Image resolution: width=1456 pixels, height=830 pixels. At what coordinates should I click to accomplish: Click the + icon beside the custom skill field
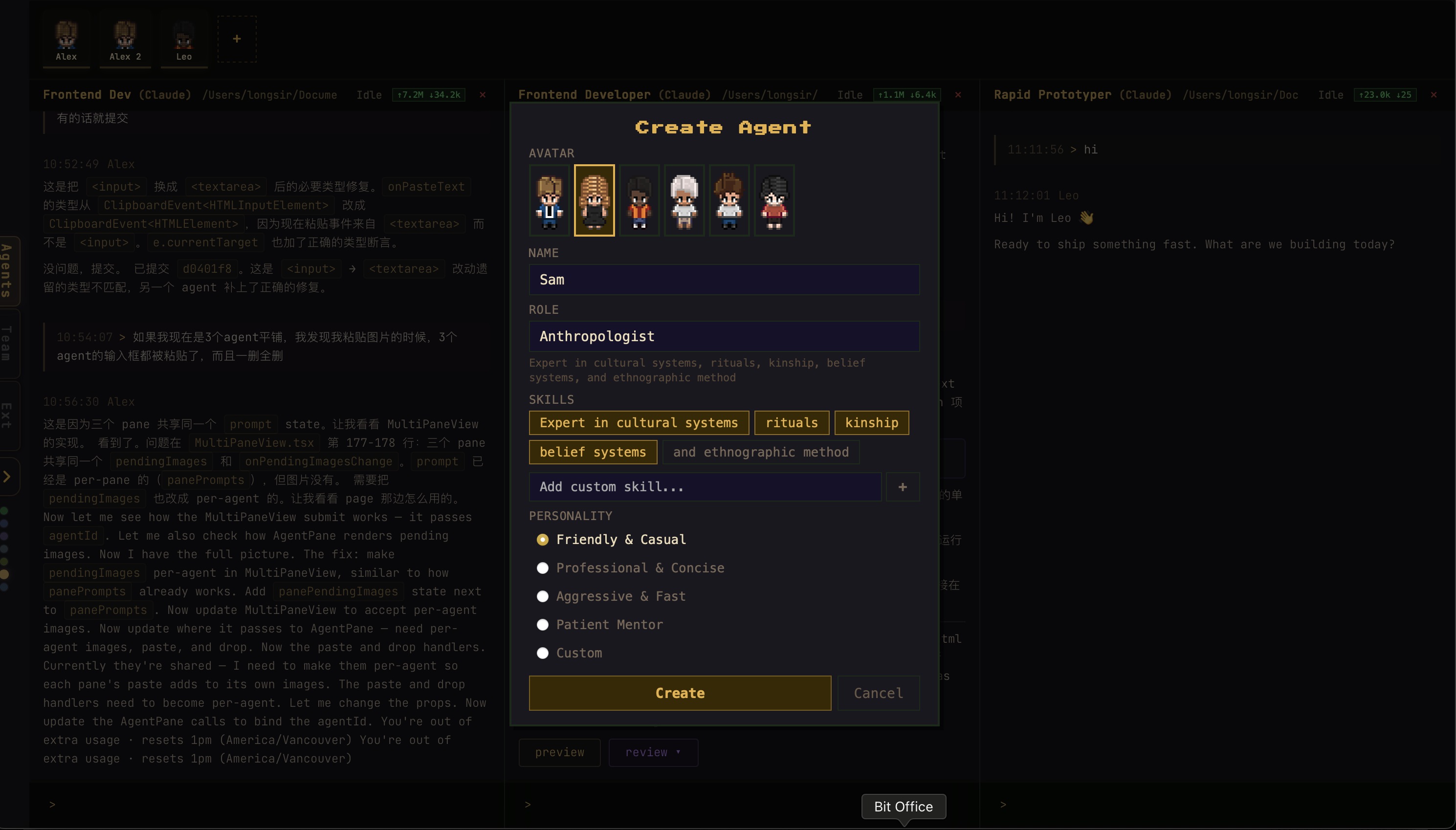coord(902,487)
